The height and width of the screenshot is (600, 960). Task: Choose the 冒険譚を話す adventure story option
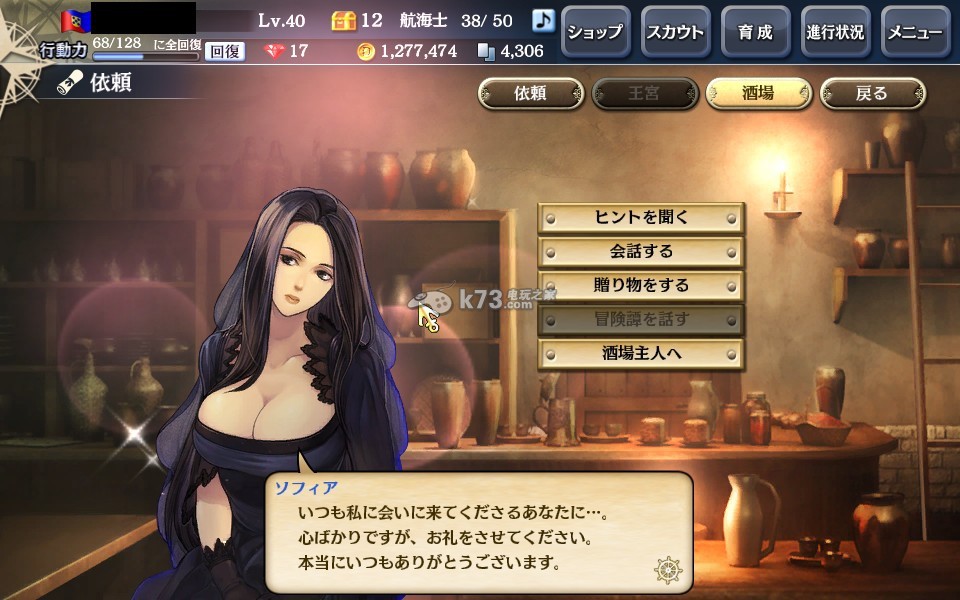tap(641, 319)
